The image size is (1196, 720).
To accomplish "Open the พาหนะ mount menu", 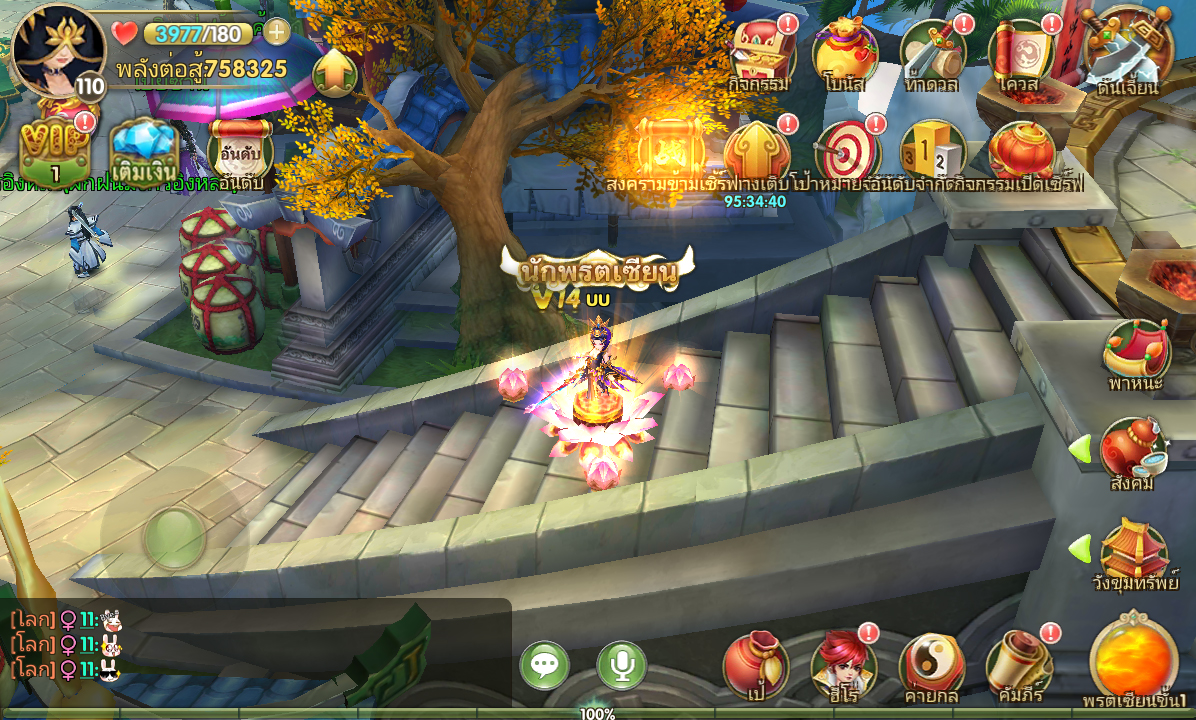I will [x=1136, y=352].
